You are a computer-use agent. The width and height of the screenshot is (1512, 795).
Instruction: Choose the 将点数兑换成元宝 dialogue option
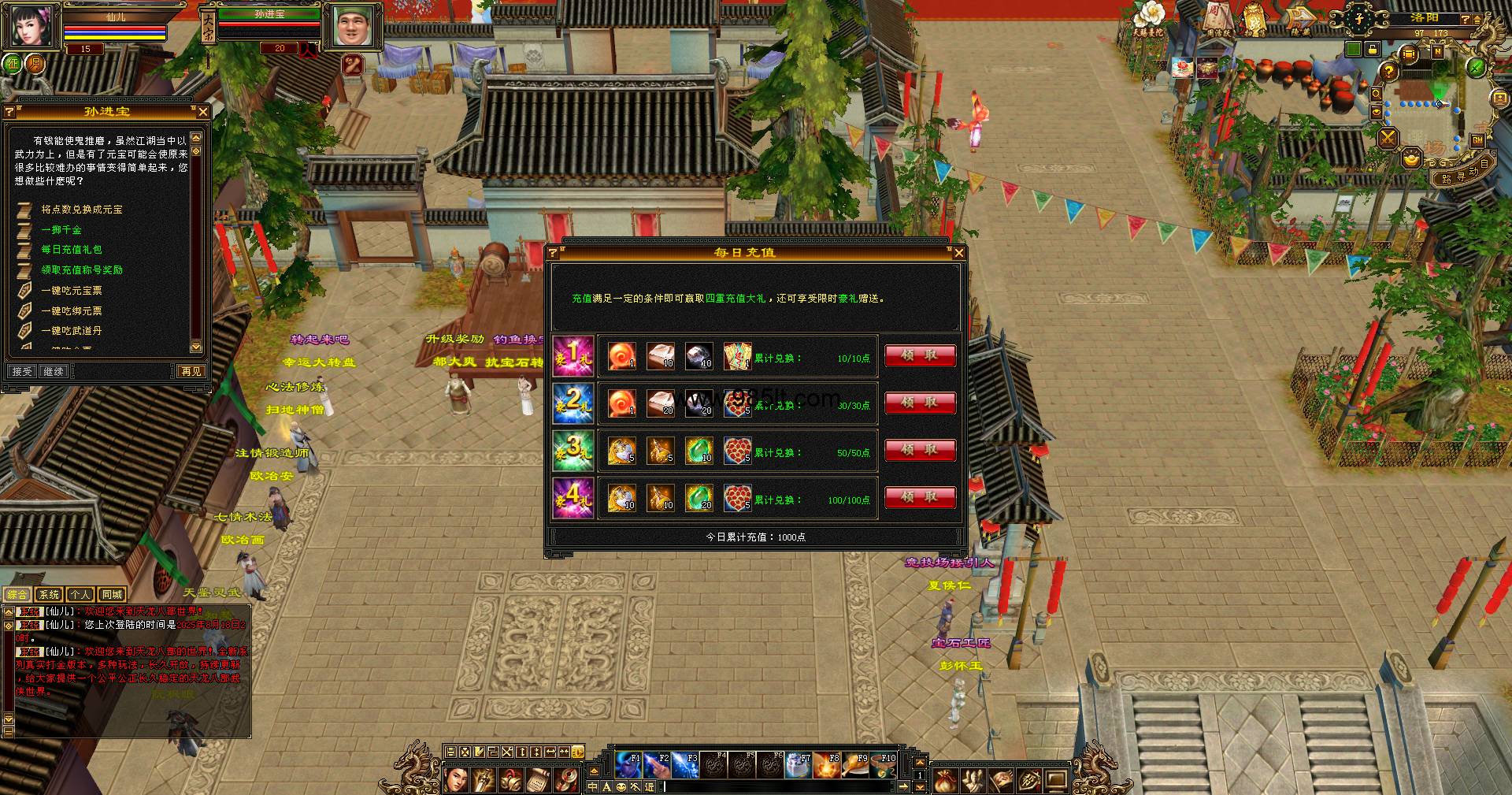pos(82,210)
